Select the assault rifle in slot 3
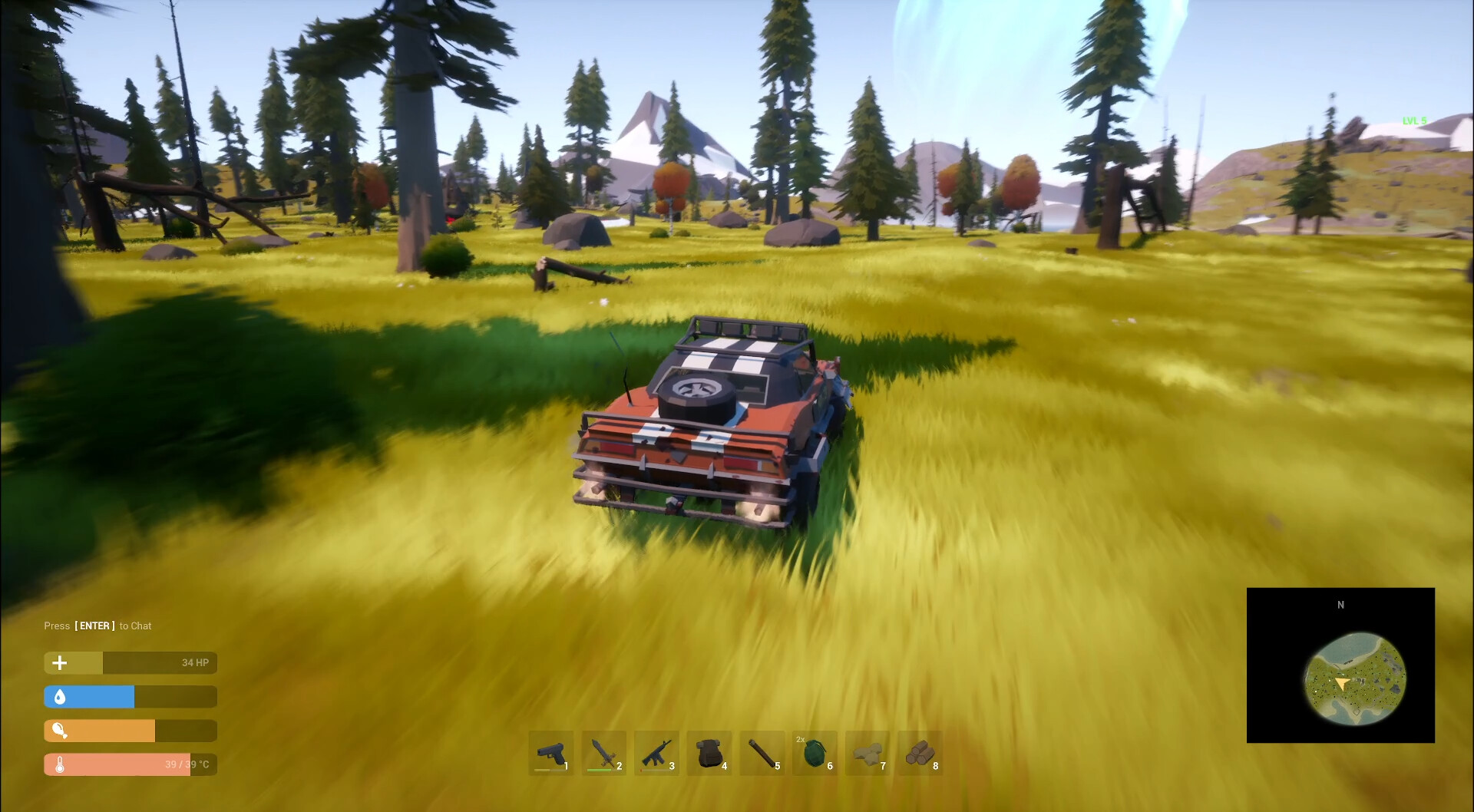Viewport: 1474px width, 812px height. coord(657,754)
